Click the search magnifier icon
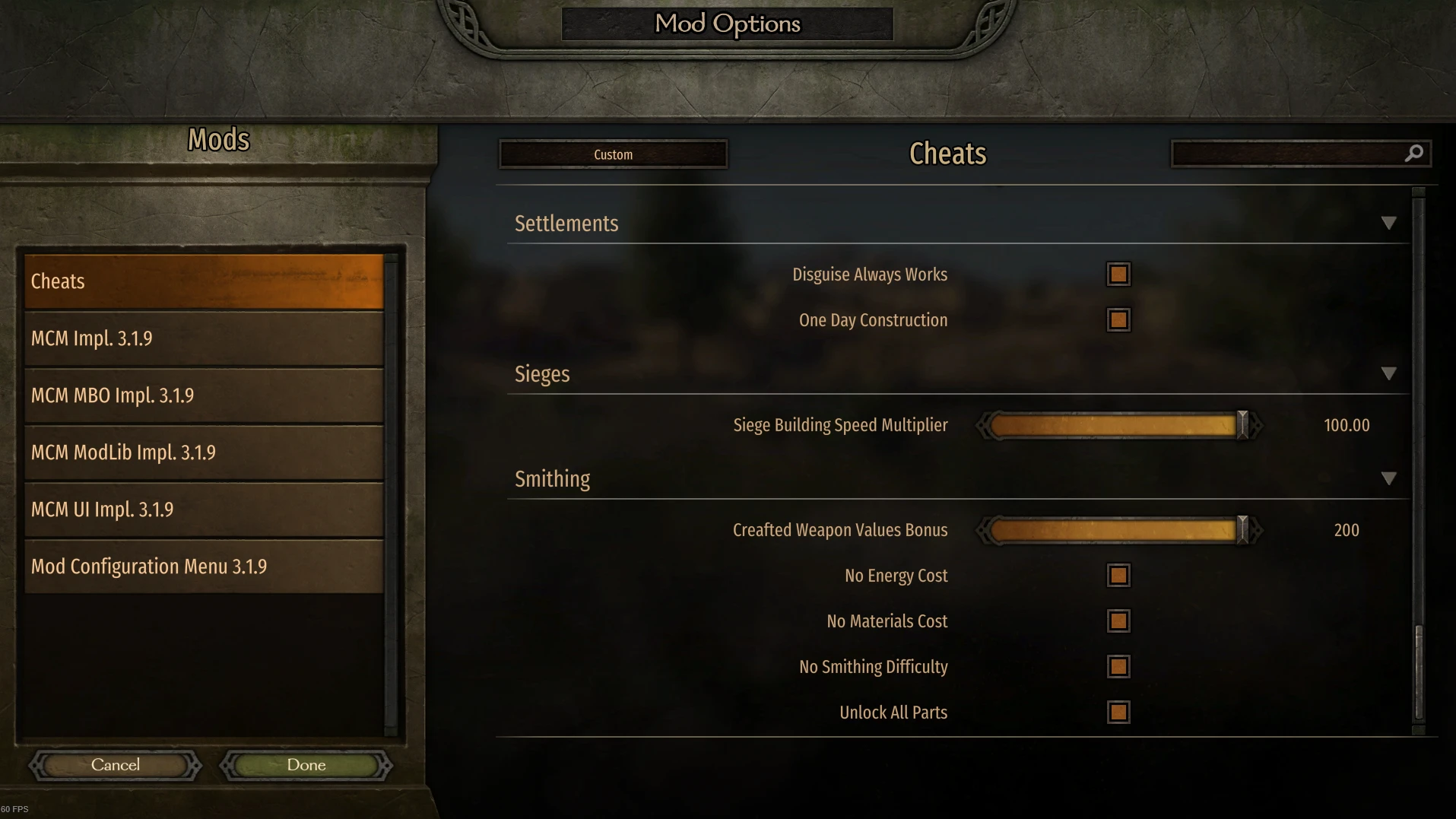The height and width of the screenshot is (819, 1456). tap(1413, 153)
